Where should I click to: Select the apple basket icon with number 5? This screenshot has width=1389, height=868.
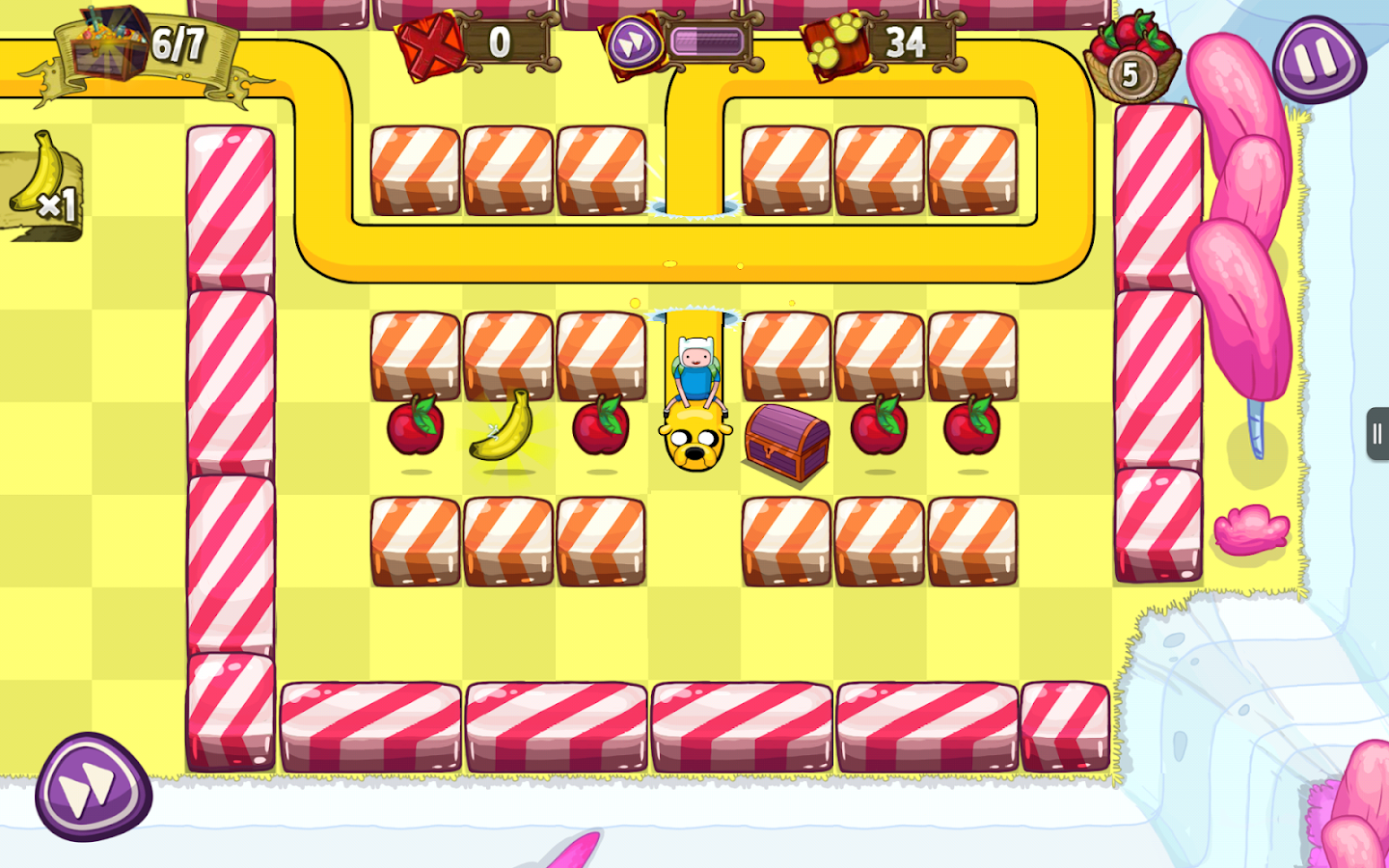coord(1133,48)
